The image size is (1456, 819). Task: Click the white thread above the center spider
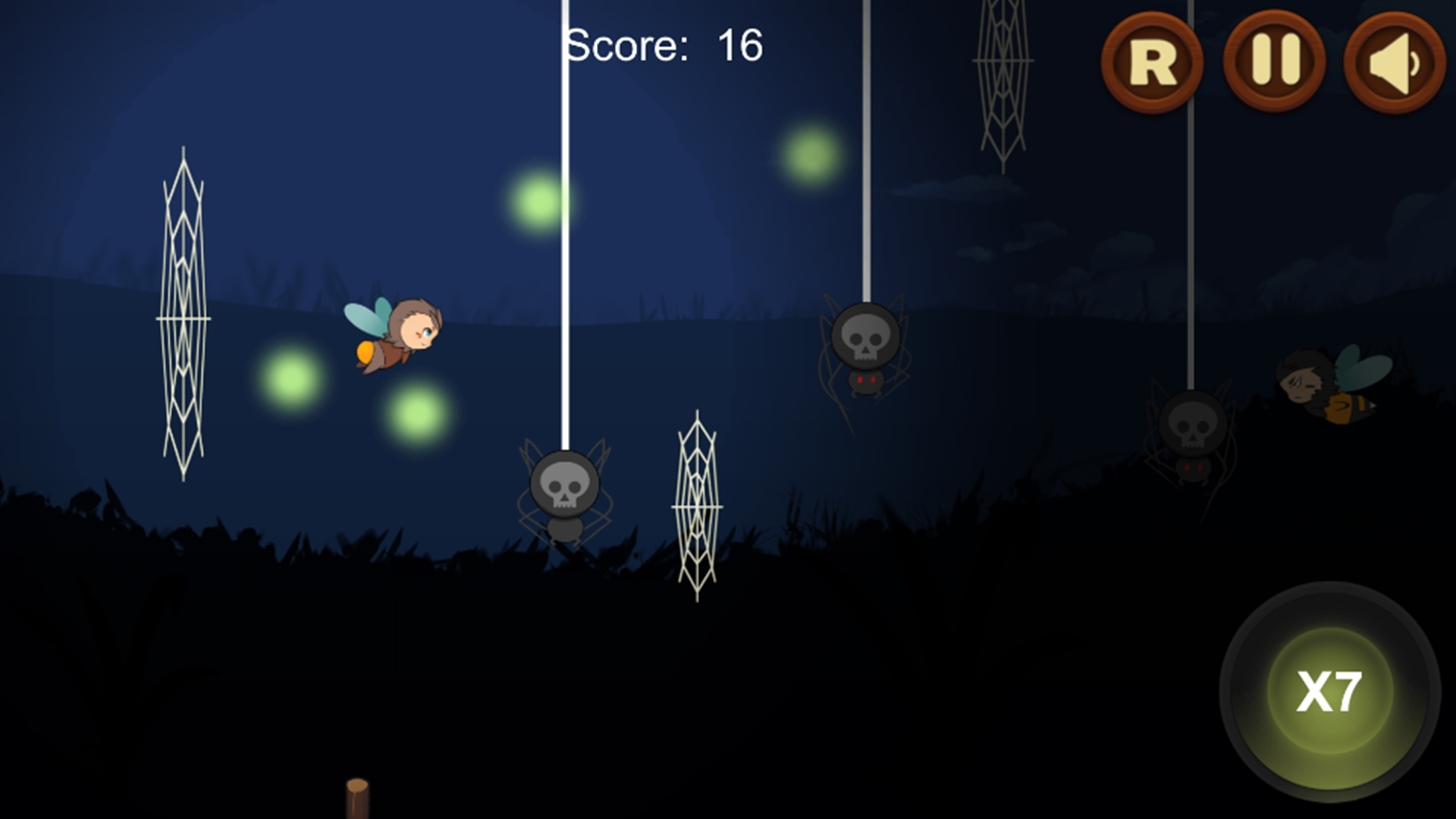click(x=563, y=227)
